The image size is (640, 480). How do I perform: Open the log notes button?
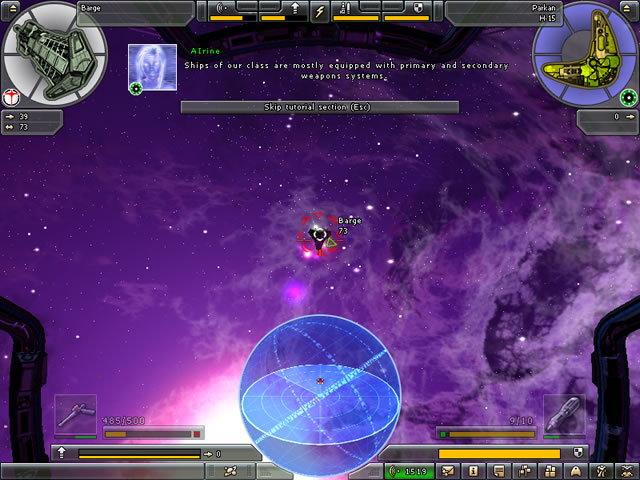click(499, 471)
